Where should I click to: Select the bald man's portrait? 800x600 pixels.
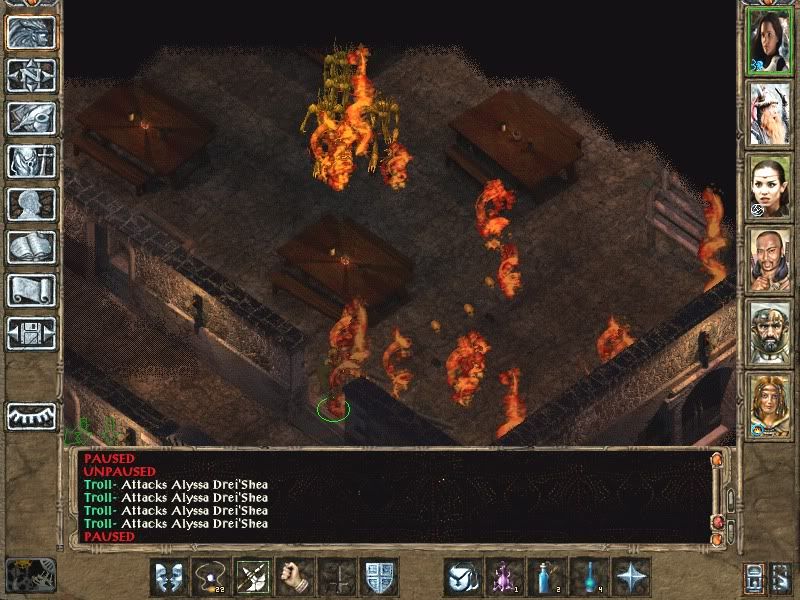[769, 260]
